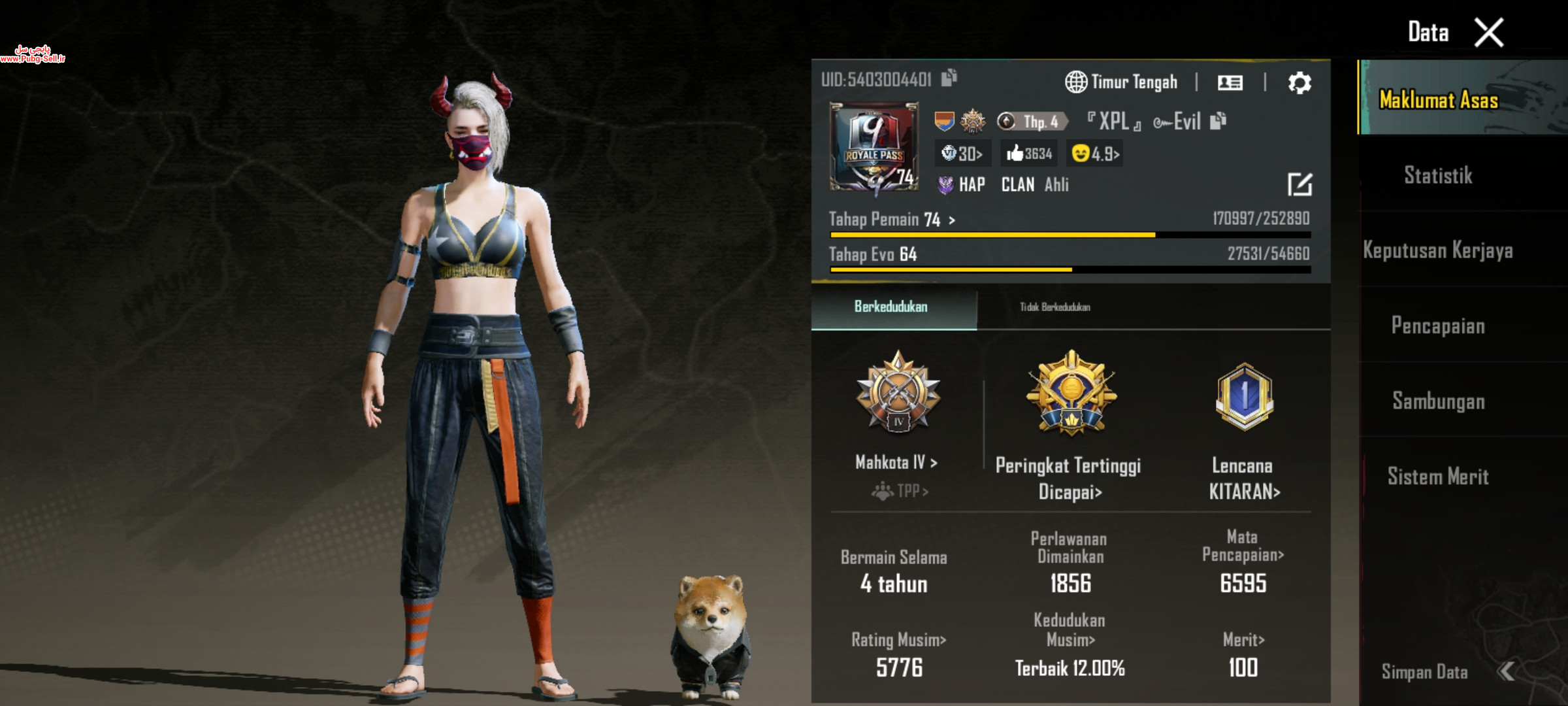Select the Maklumat Asas tab
Screen dimensions: 1568x706
click(x=1438, y=99)
